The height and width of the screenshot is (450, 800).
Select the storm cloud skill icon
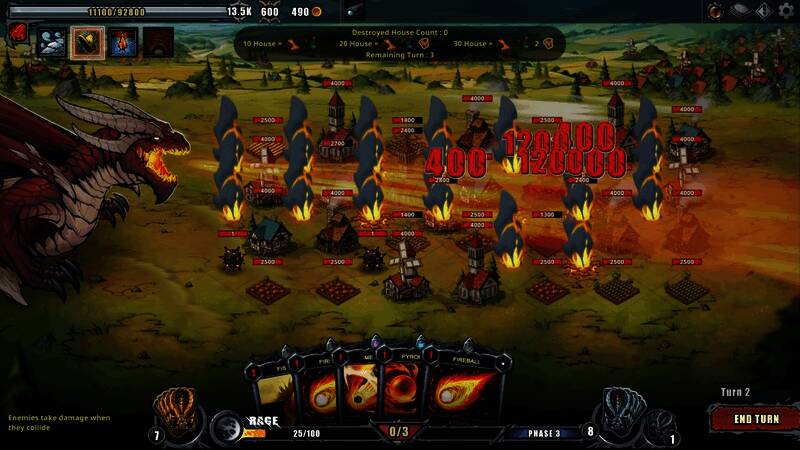coord(51,42)
